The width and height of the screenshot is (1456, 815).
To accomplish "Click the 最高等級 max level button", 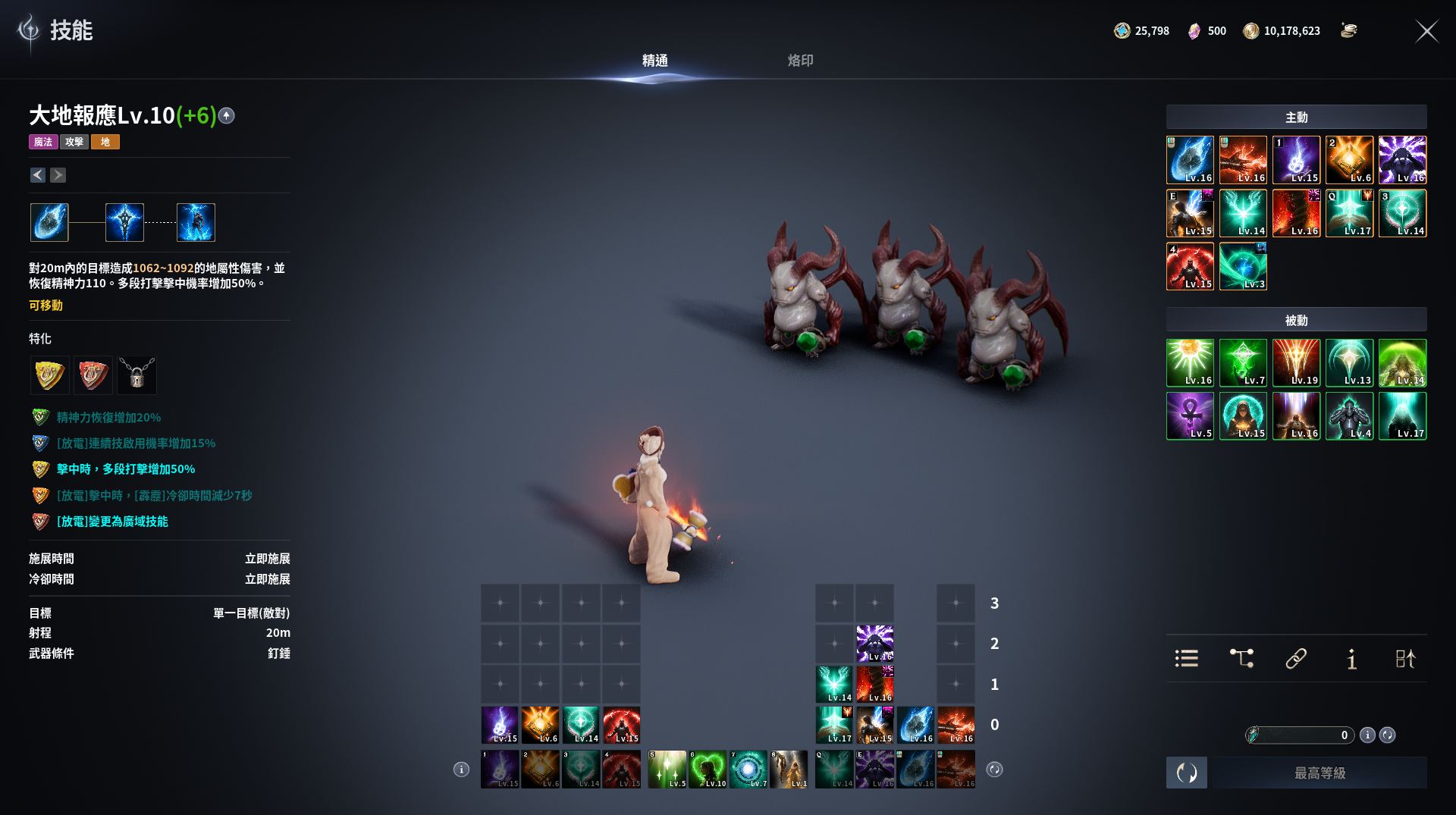I will tap(1319, 773).
